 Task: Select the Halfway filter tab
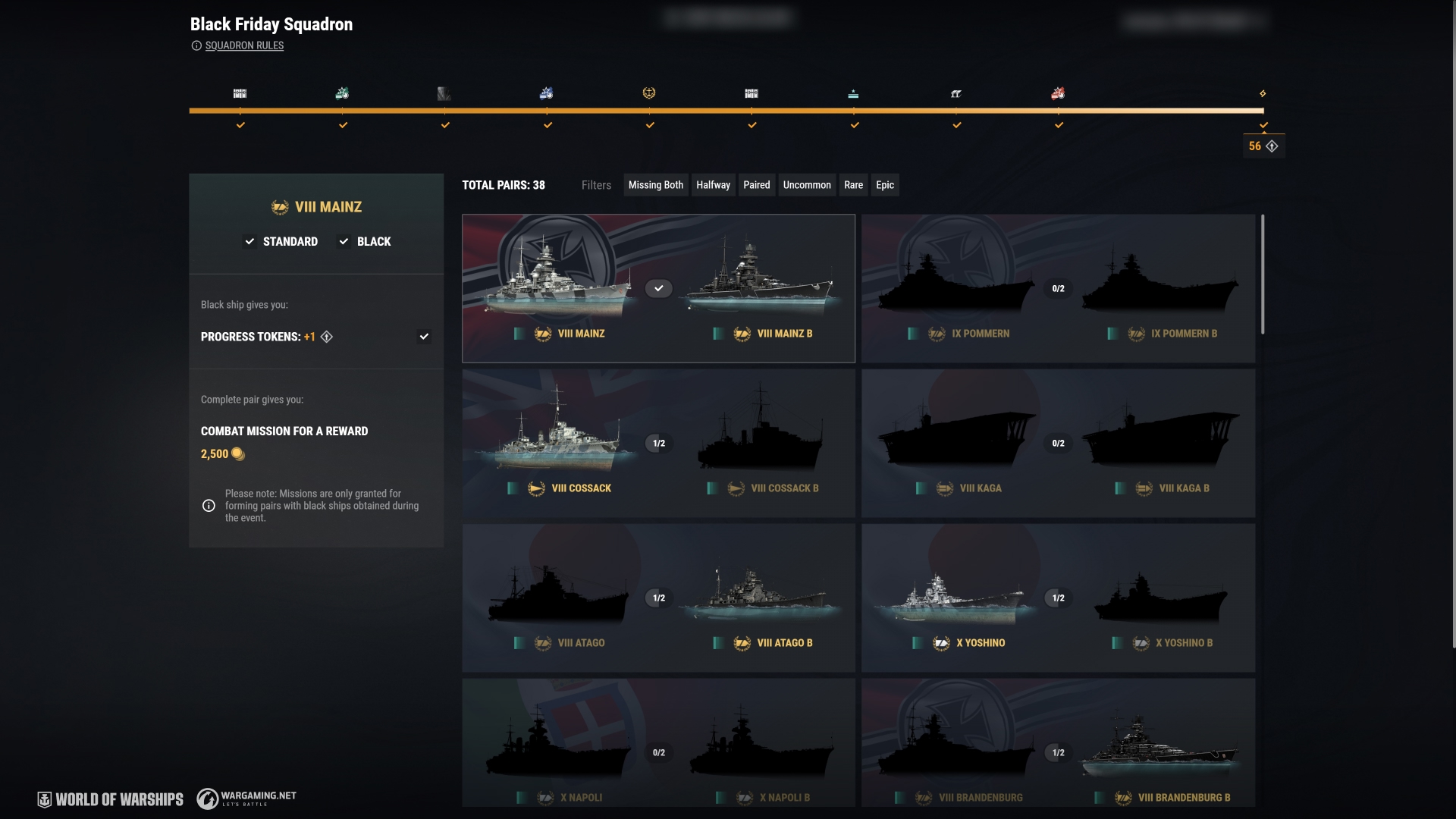(x=713, y=185)
